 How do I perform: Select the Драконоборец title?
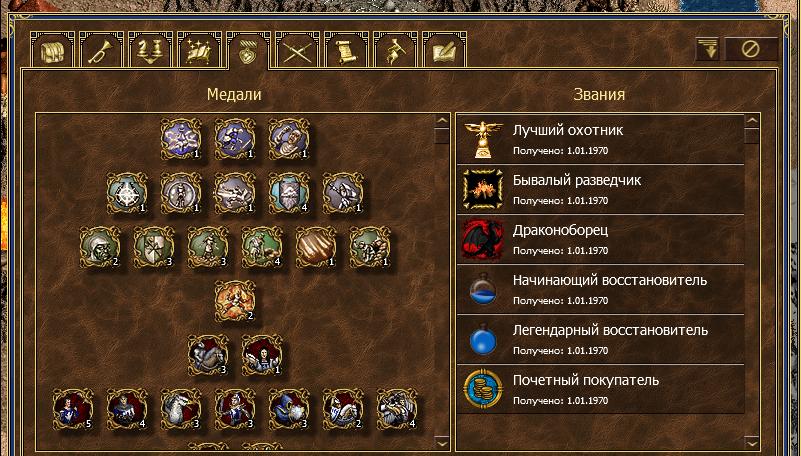pyautogui.click(x=600, y=239)
